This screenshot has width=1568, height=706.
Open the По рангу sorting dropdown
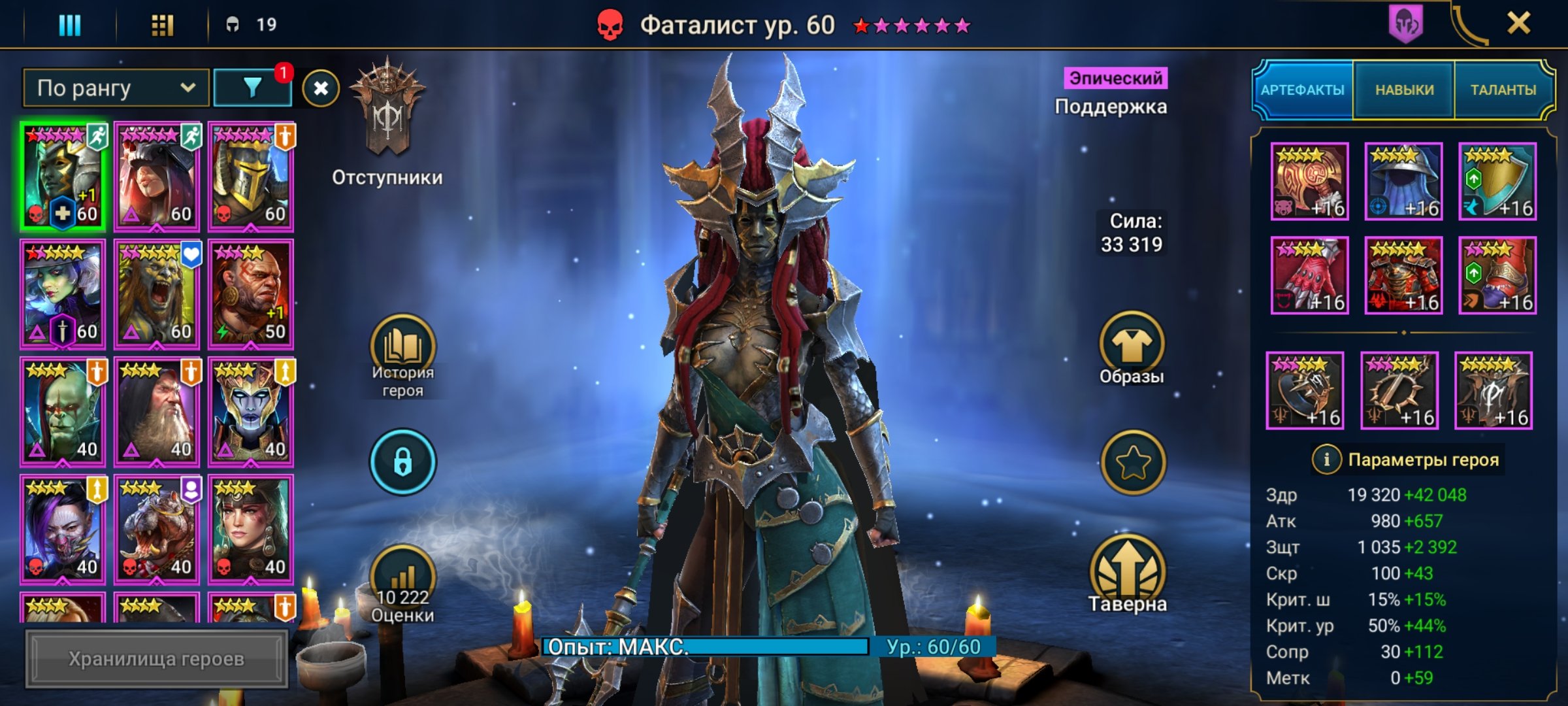(x=116, y=88)
